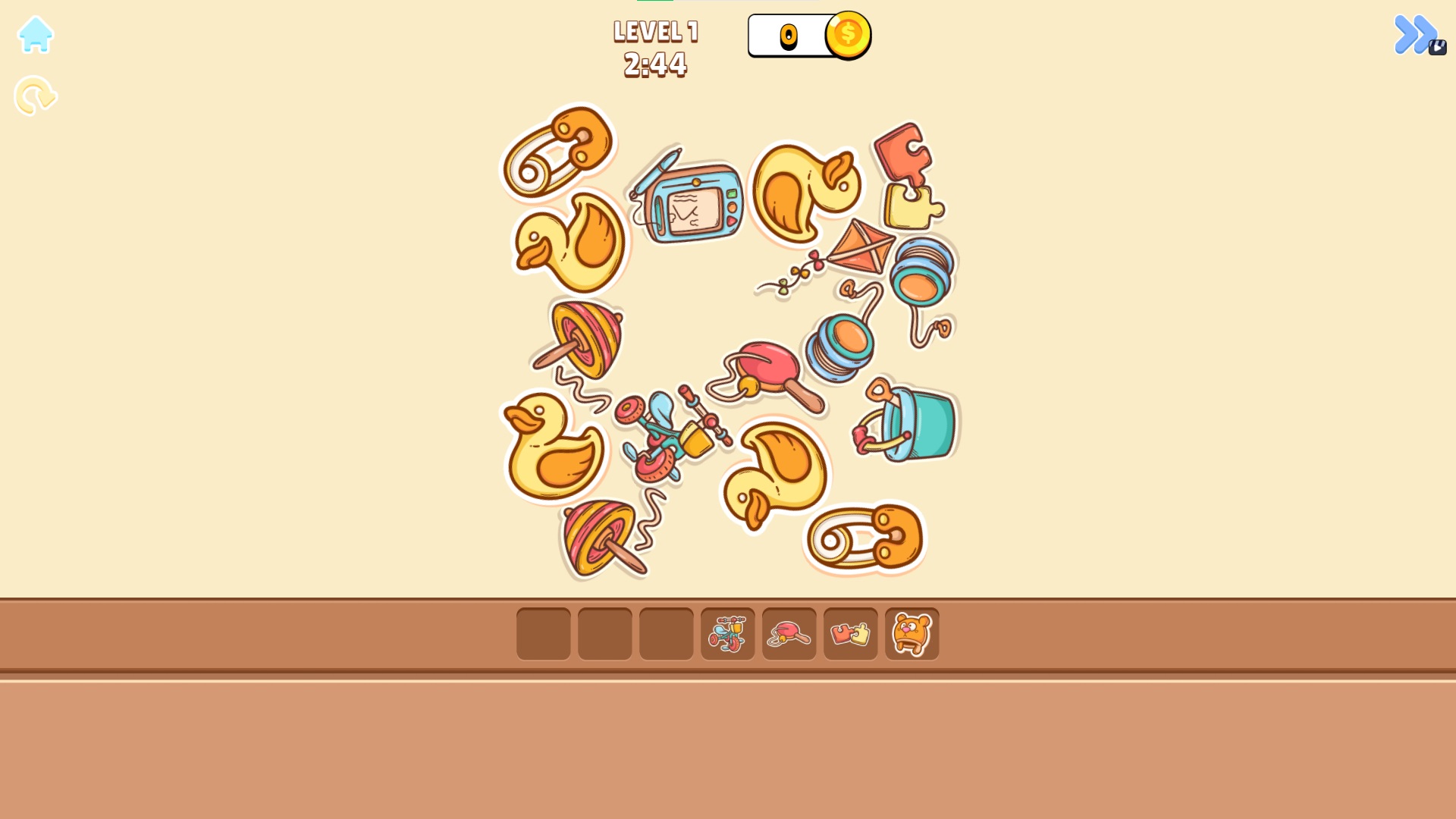Select the ping pong paddle in the tray
Screen dimensions: 1456x819
[x=789, y=633]
